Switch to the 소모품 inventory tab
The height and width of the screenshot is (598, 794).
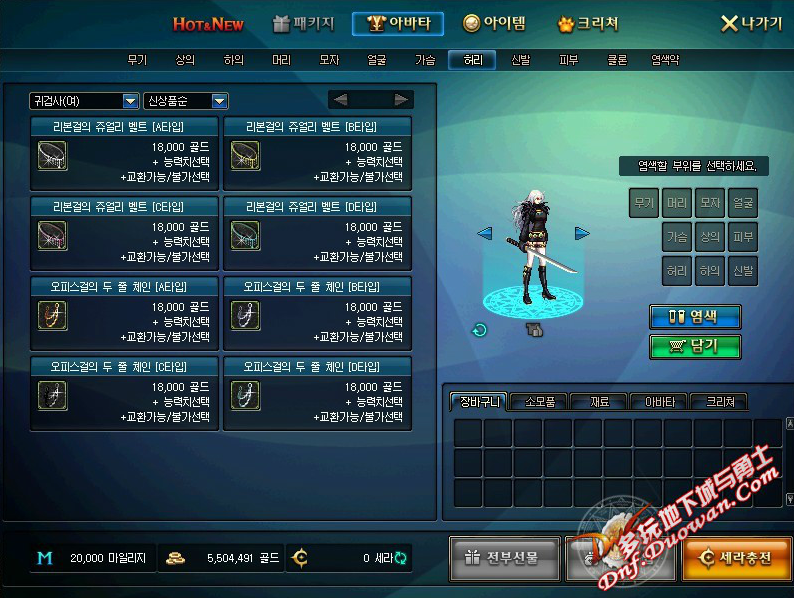pyautogui.click(x=539, y=402)
